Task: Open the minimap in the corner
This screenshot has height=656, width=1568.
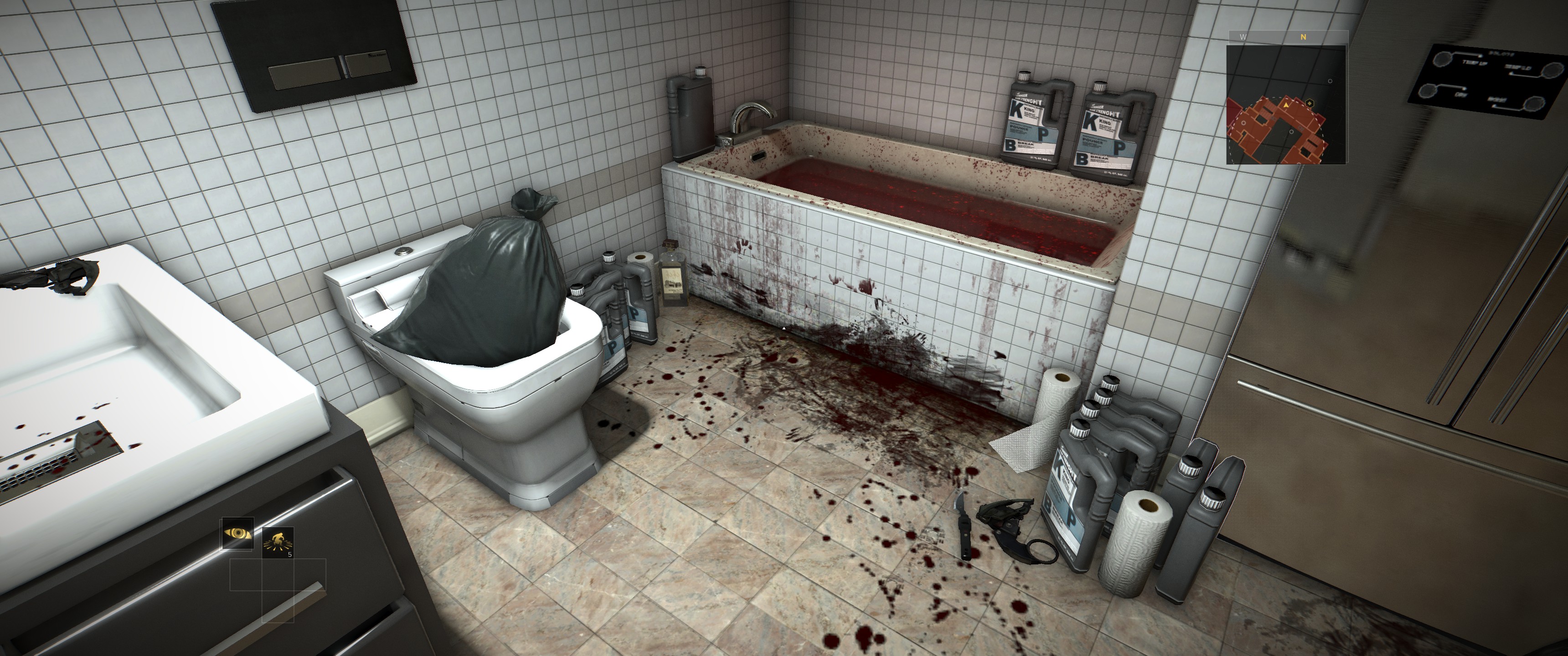Action: (1287, 103)
